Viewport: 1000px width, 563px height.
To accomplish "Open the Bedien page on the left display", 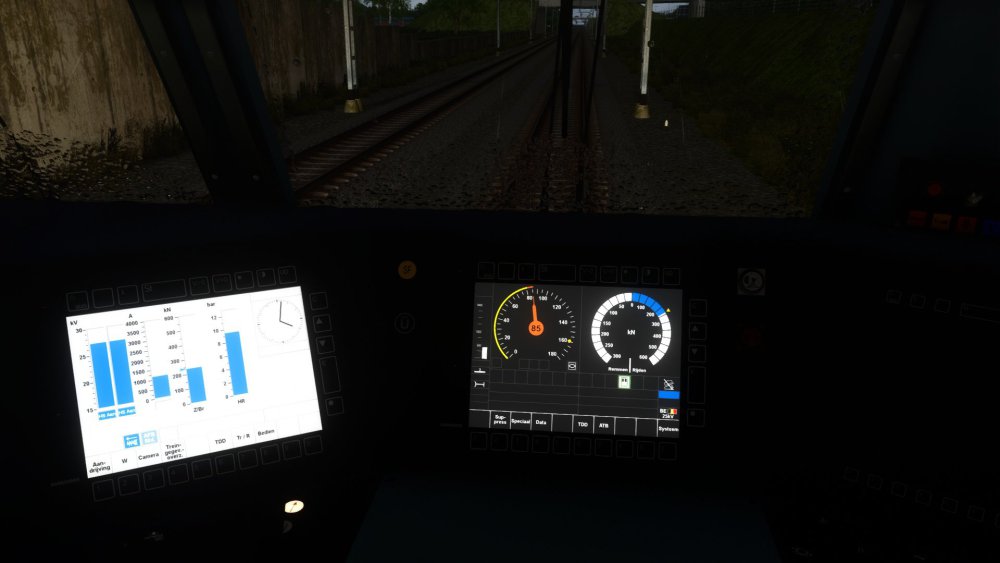I will tap(267, 433).
